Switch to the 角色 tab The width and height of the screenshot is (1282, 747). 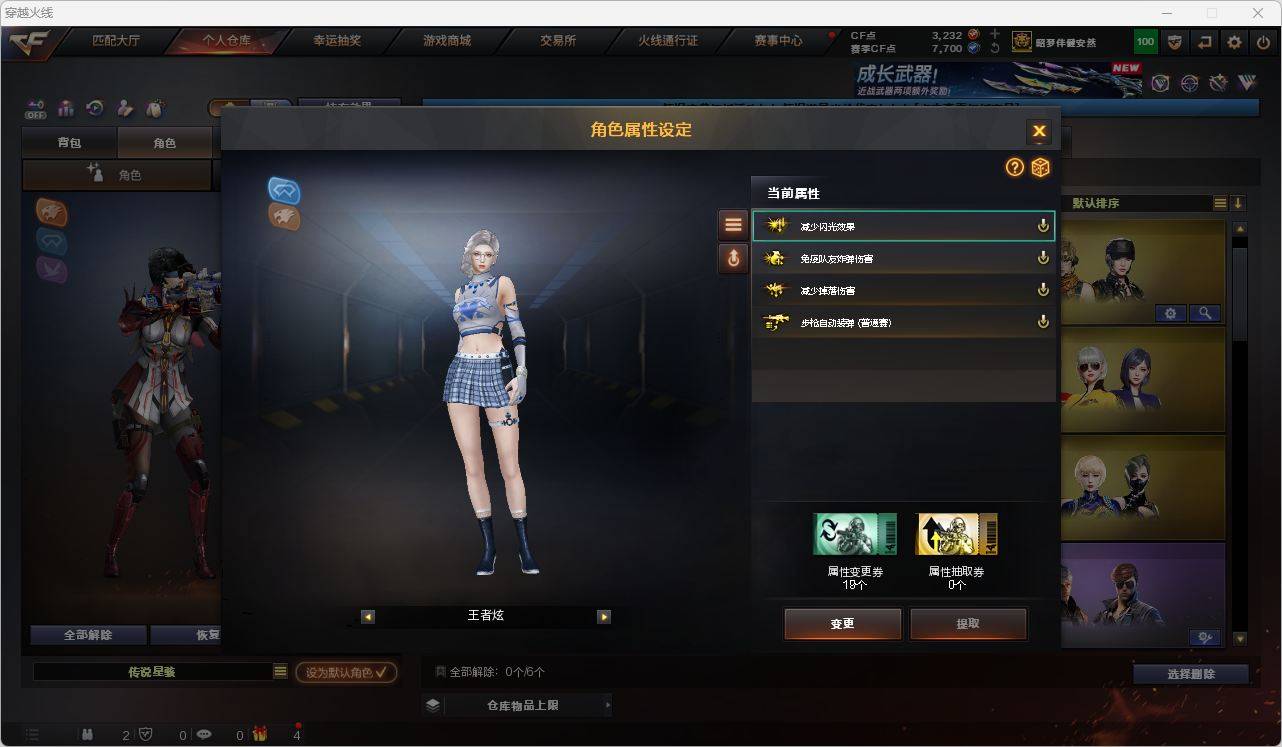pyautogui.click(x=166, y=142)
